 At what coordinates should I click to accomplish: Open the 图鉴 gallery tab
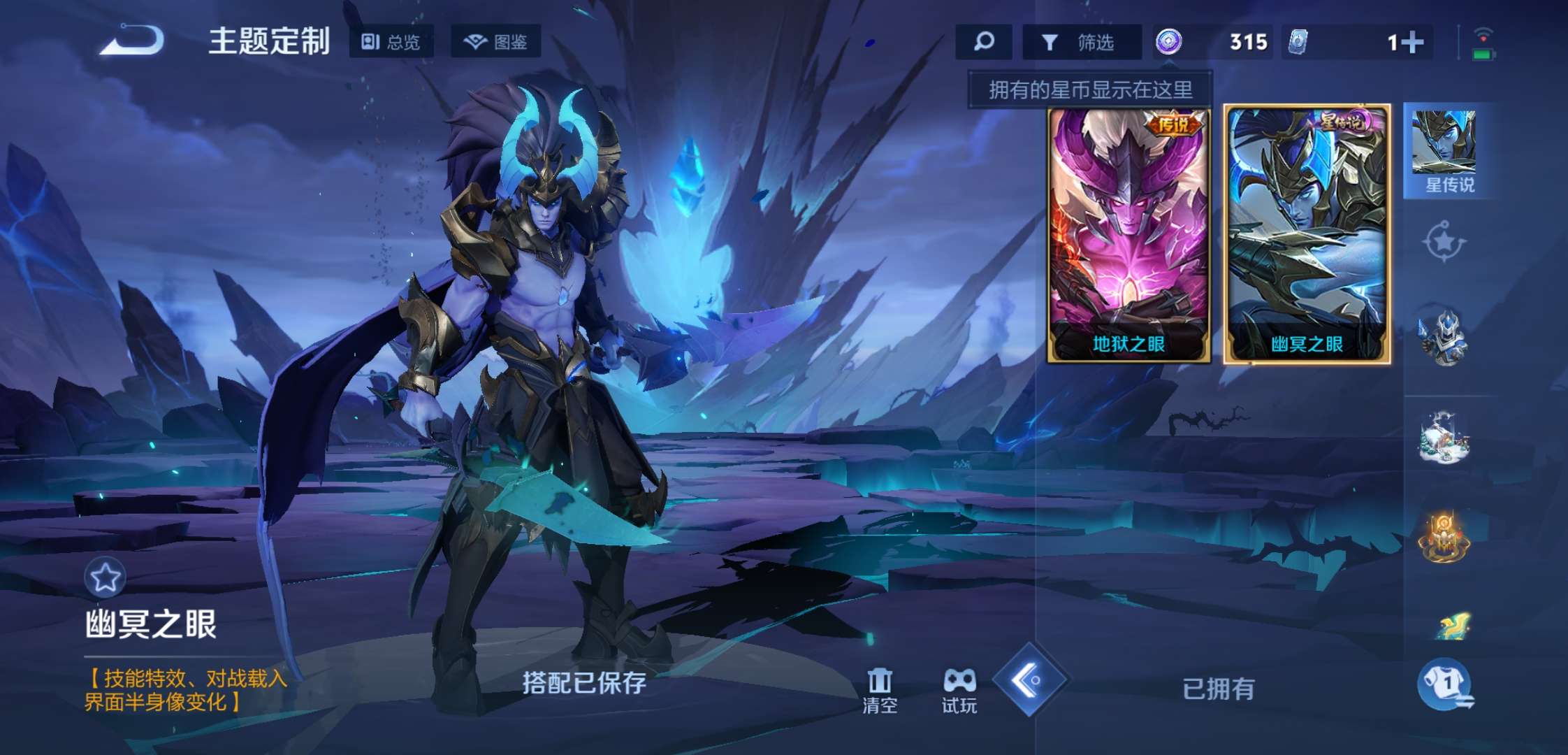click(495, 42)
